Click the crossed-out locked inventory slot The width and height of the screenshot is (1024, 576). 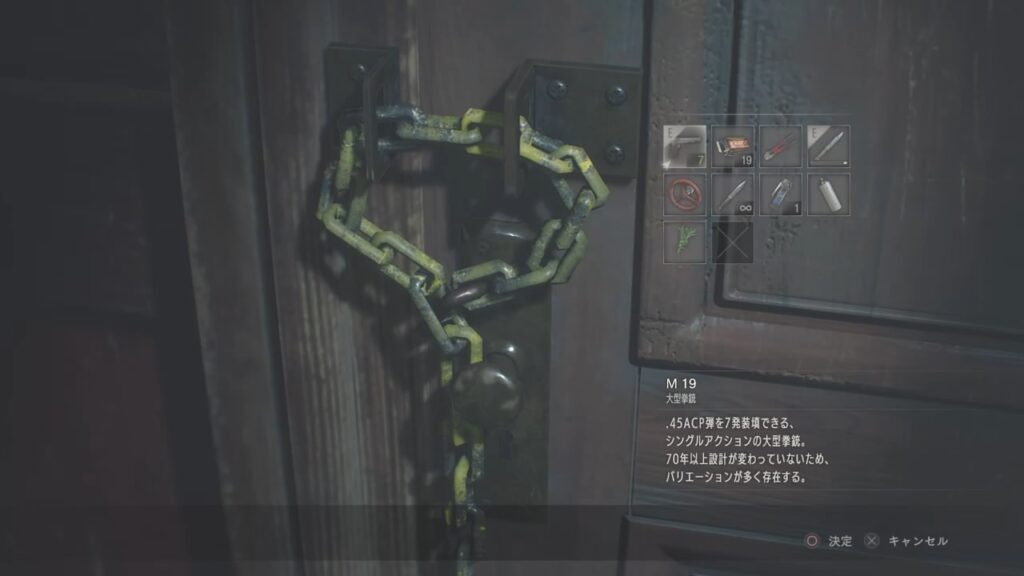(x=732, y=241)
